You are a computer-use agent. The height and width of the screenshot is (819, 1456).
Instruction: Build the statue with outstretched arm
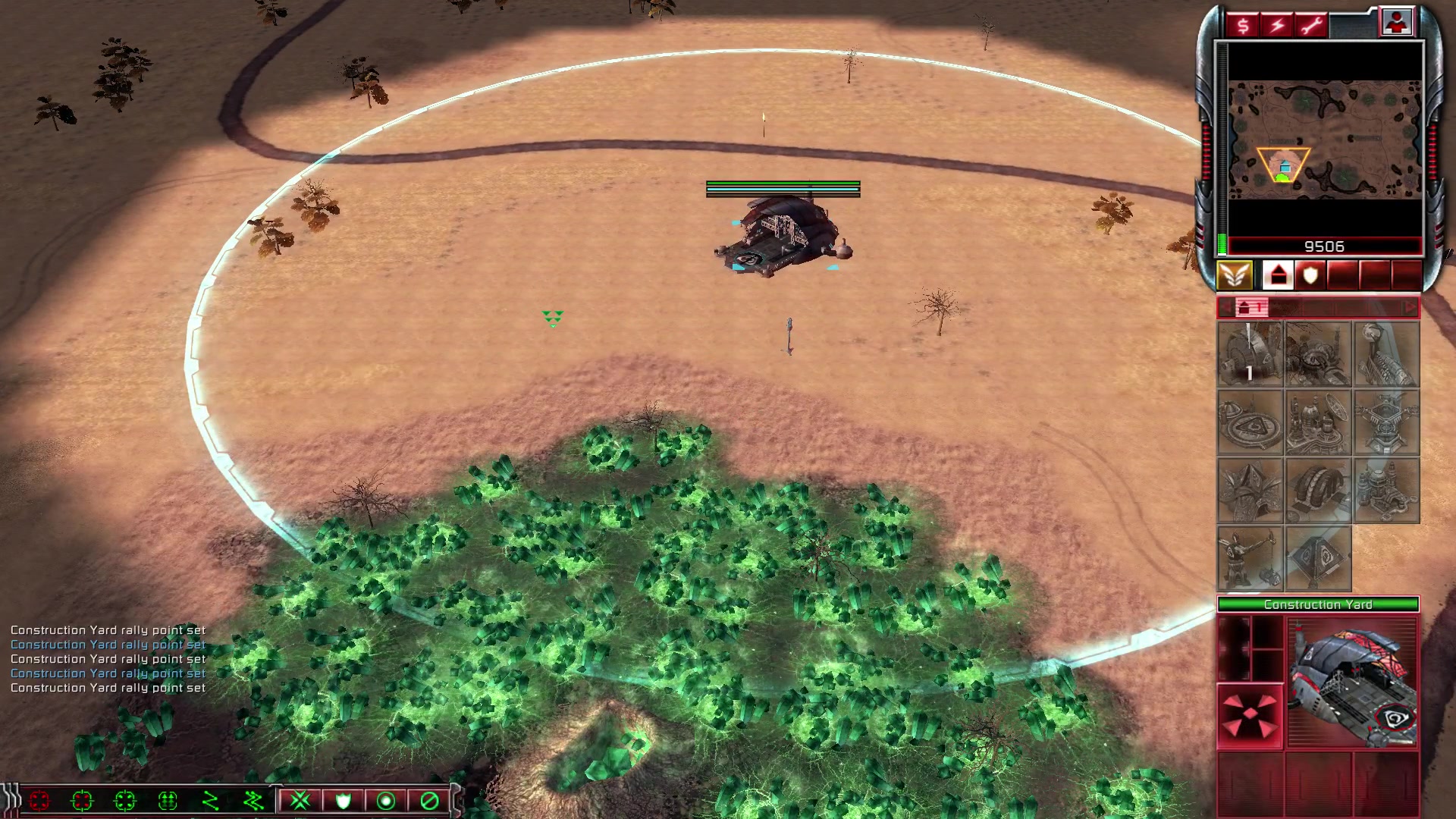click(1250, 559)
